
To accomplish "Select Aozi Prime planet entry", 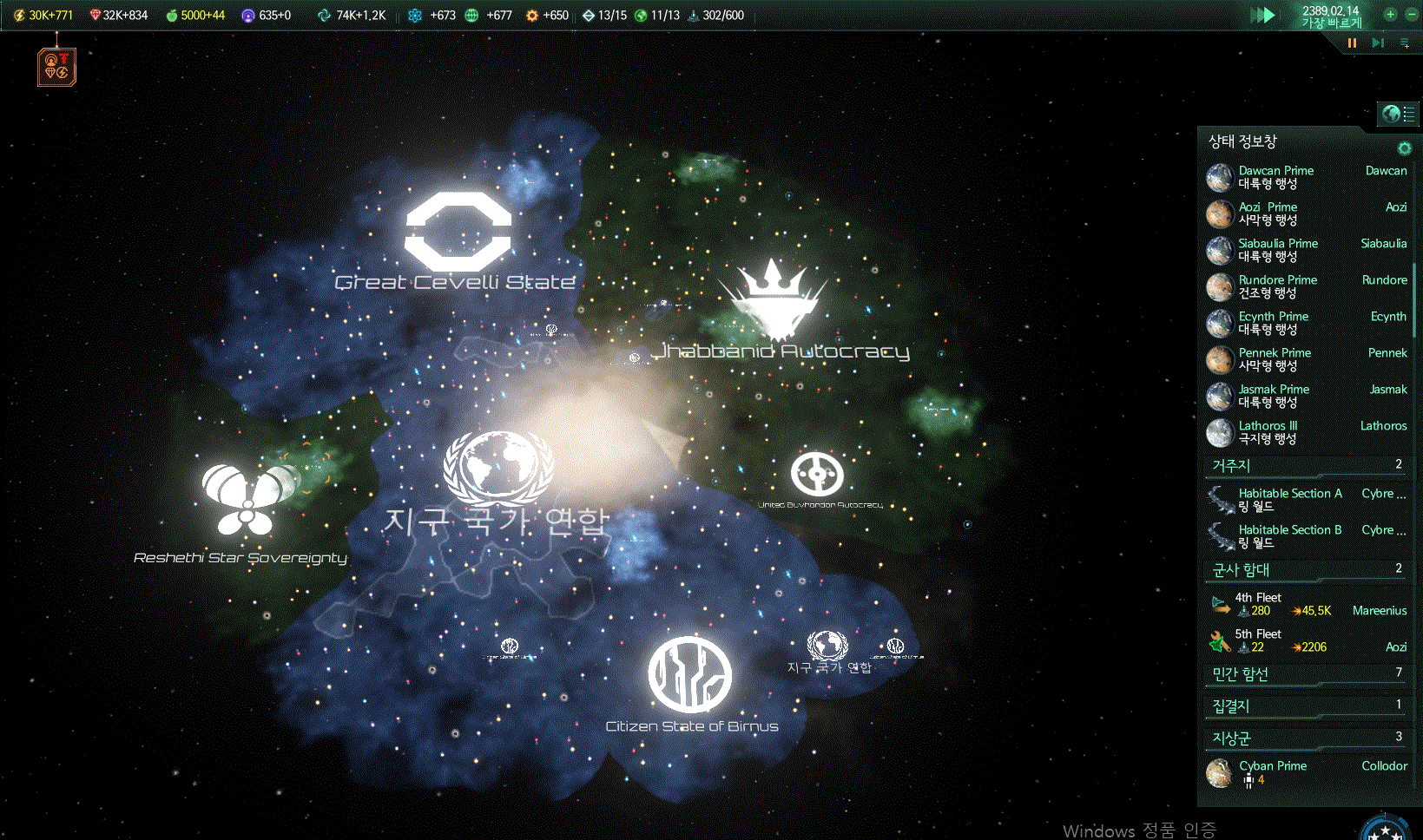I will coord(1268,213).
